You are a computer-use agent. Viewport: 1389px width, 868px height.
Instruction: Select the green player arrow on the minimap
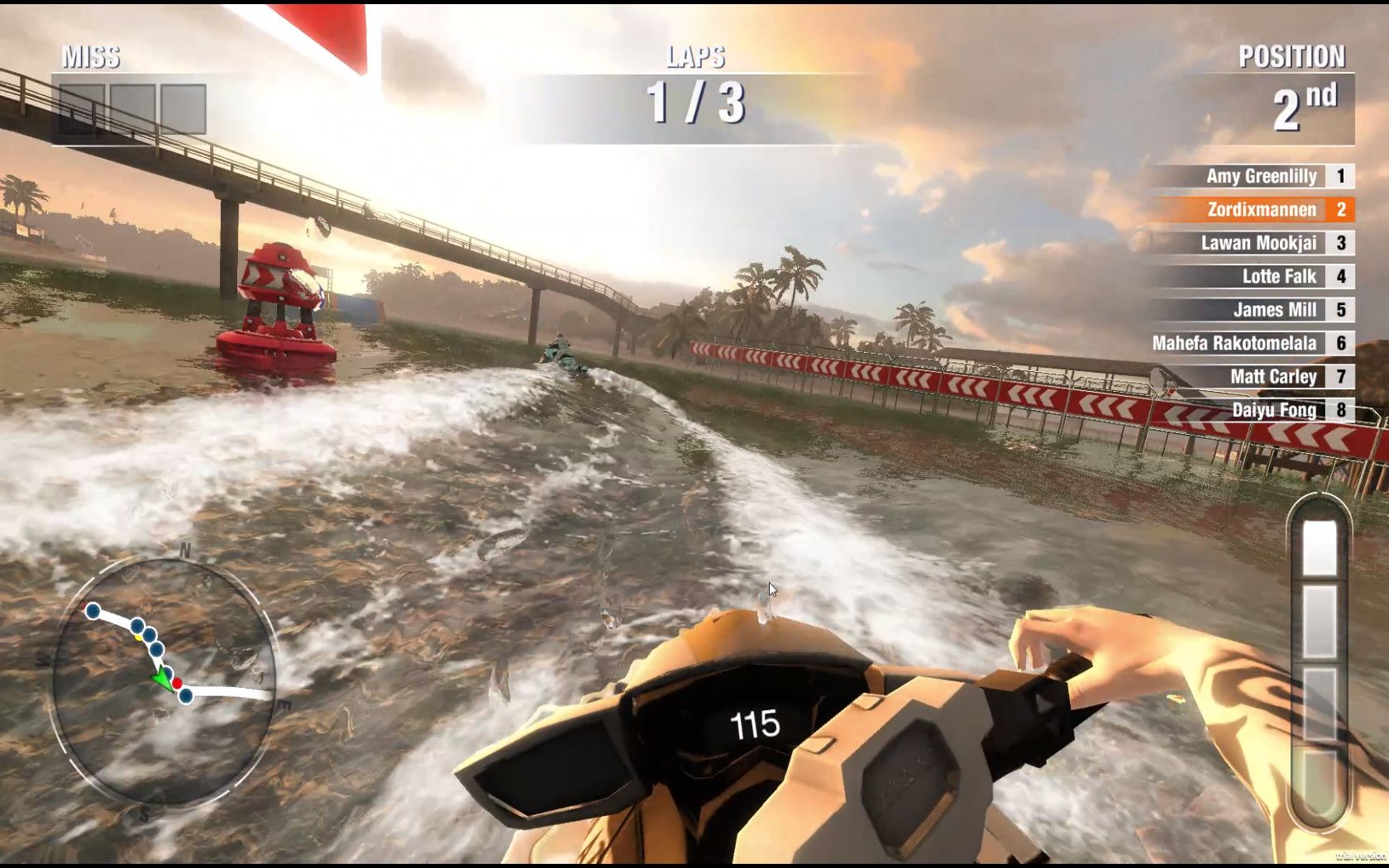point(162,678)
